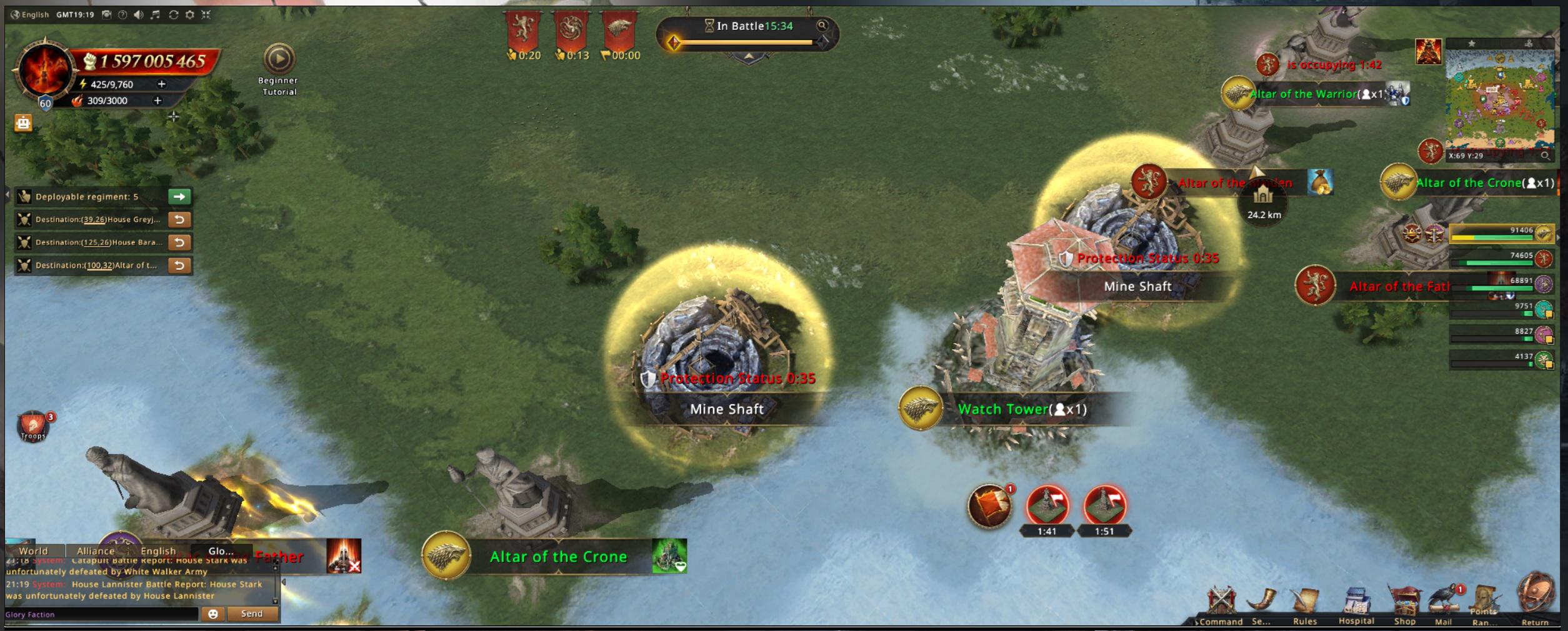Recall the troop heading to House Greyjoy
Image resolution: width=1568 pixels, height=631 pixels.
(x=179, y=219)
